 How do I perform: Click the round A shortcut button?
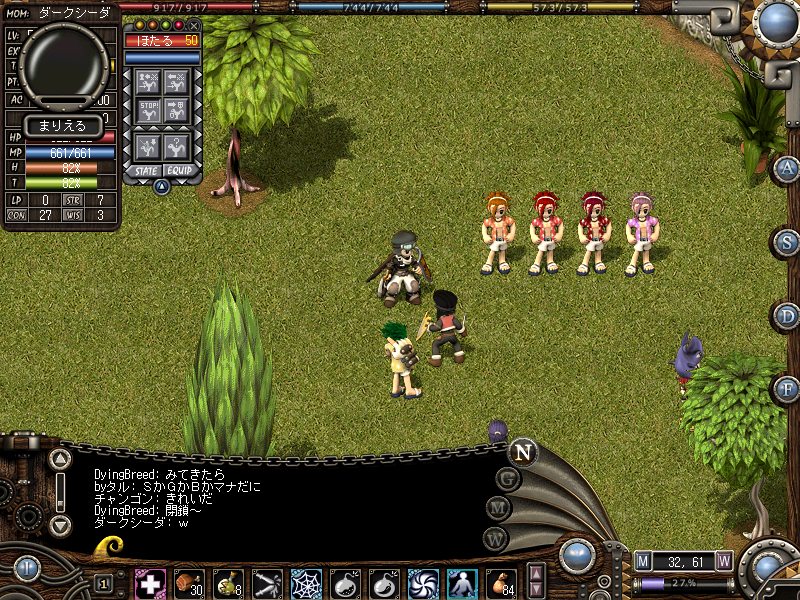[788, 168]
